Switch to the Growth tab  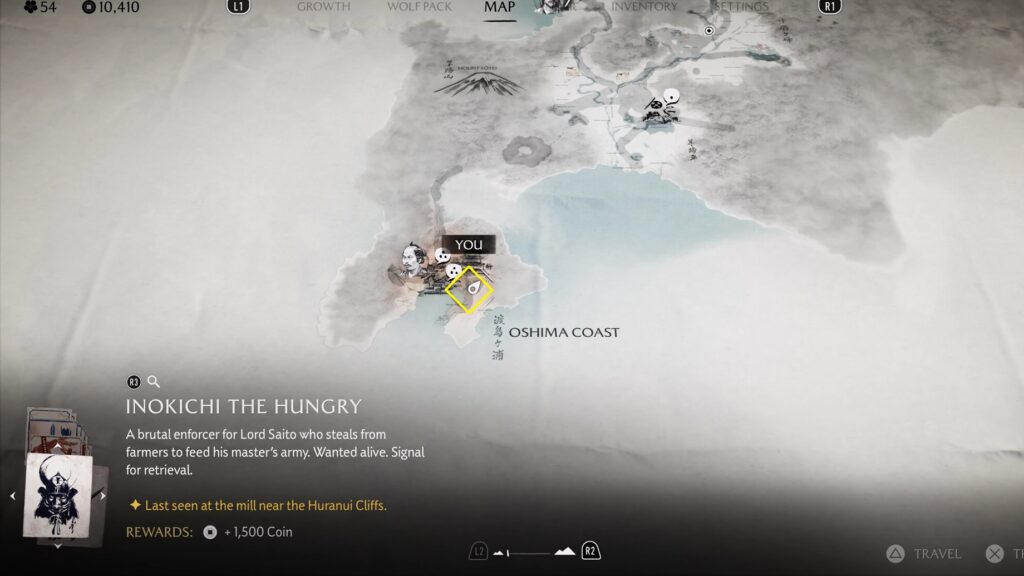(x=323, y=7)
